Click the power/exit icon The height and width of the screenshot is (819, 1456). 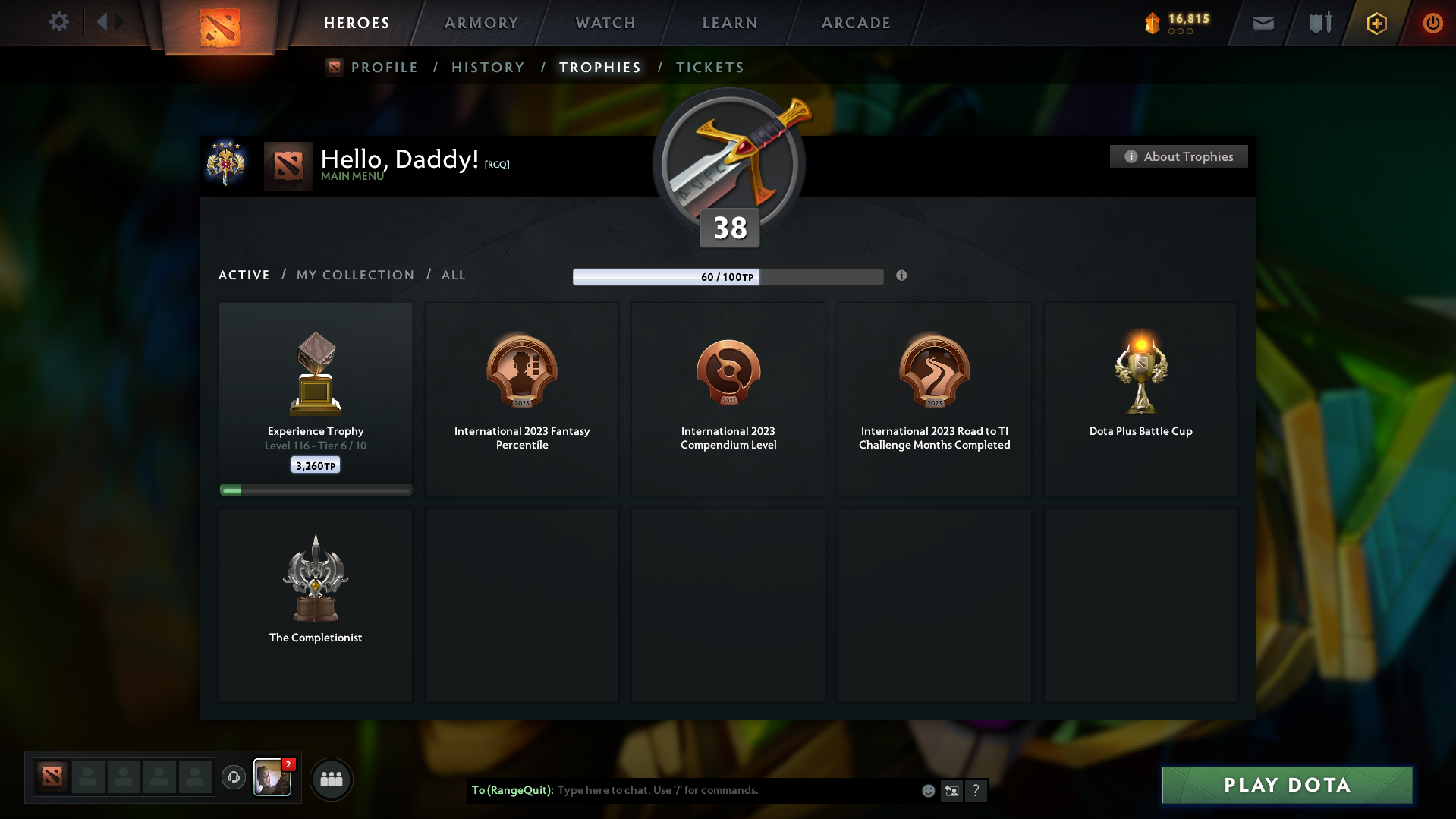coord(1432,23)
